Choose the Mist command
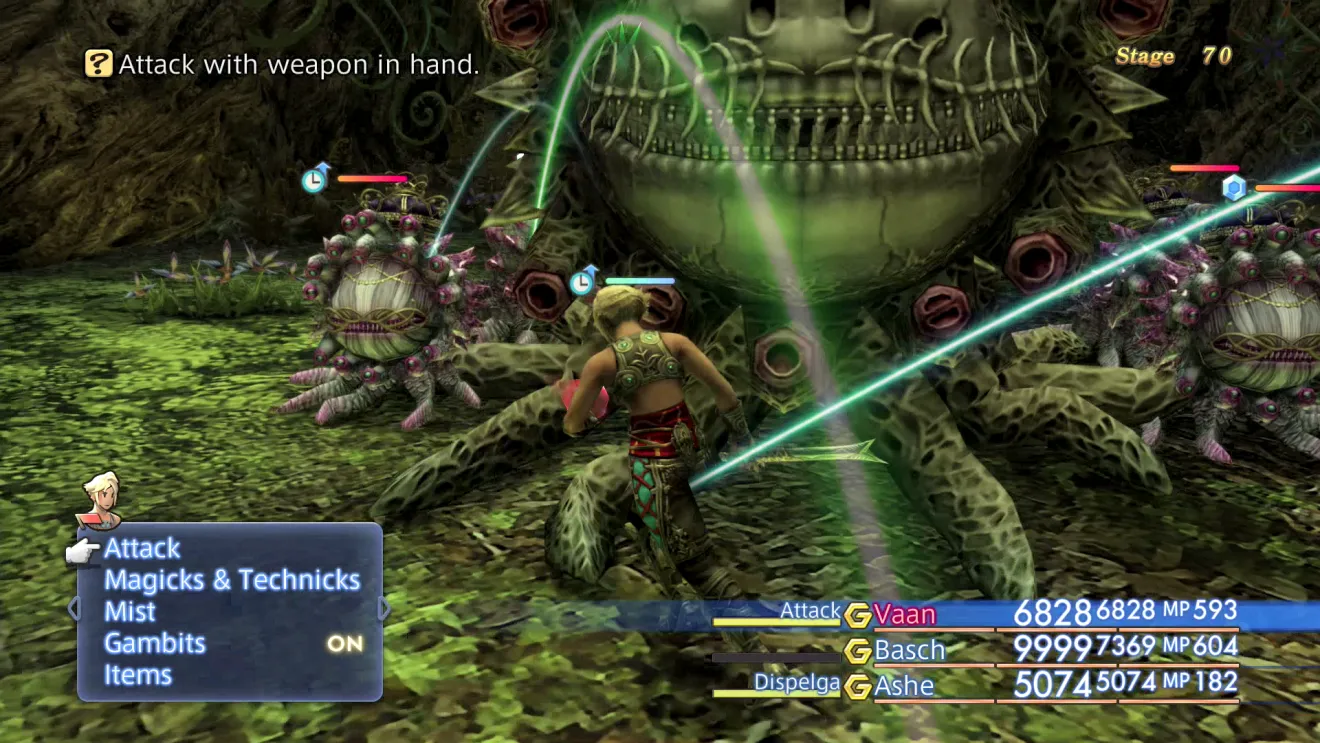Screen dimensions: 1320x743 tap(131, 612)
